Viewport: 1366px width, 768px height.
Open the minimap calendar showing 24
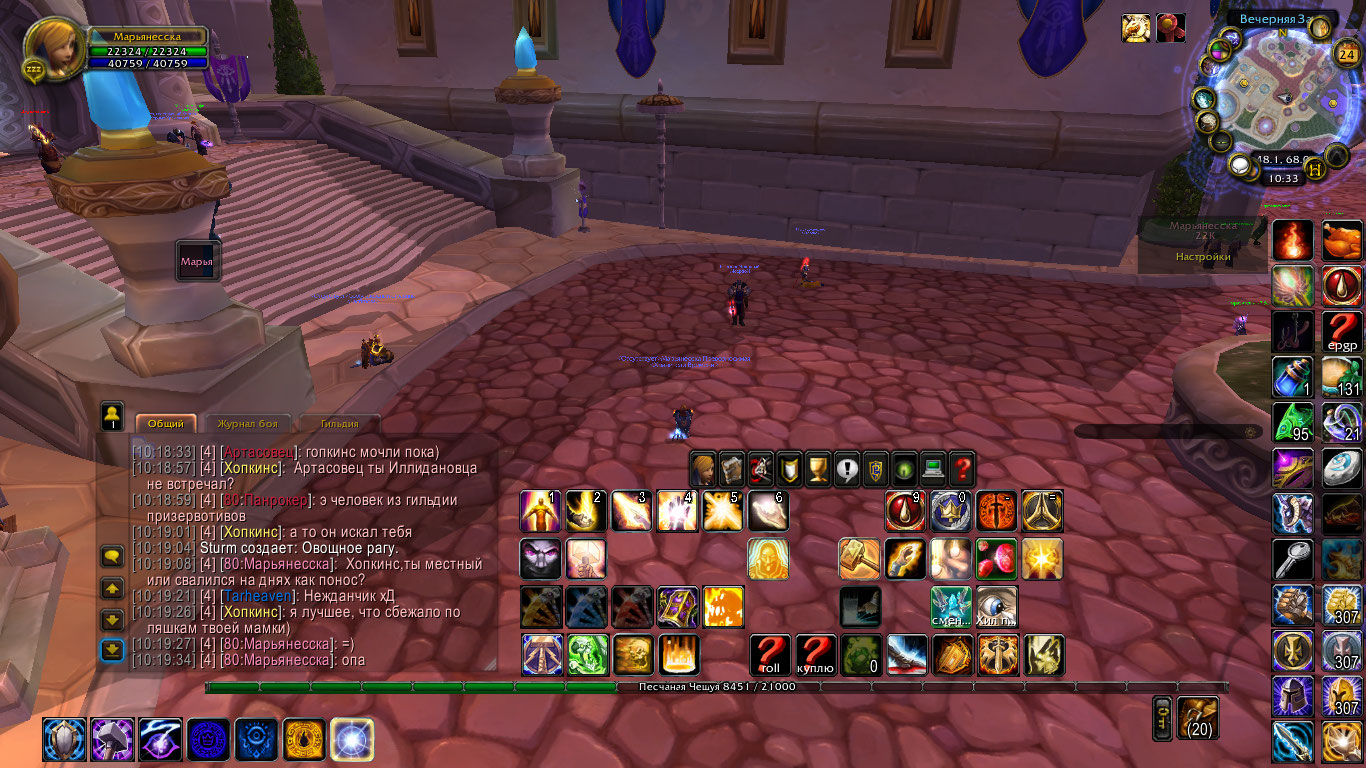coord(1346,55)
